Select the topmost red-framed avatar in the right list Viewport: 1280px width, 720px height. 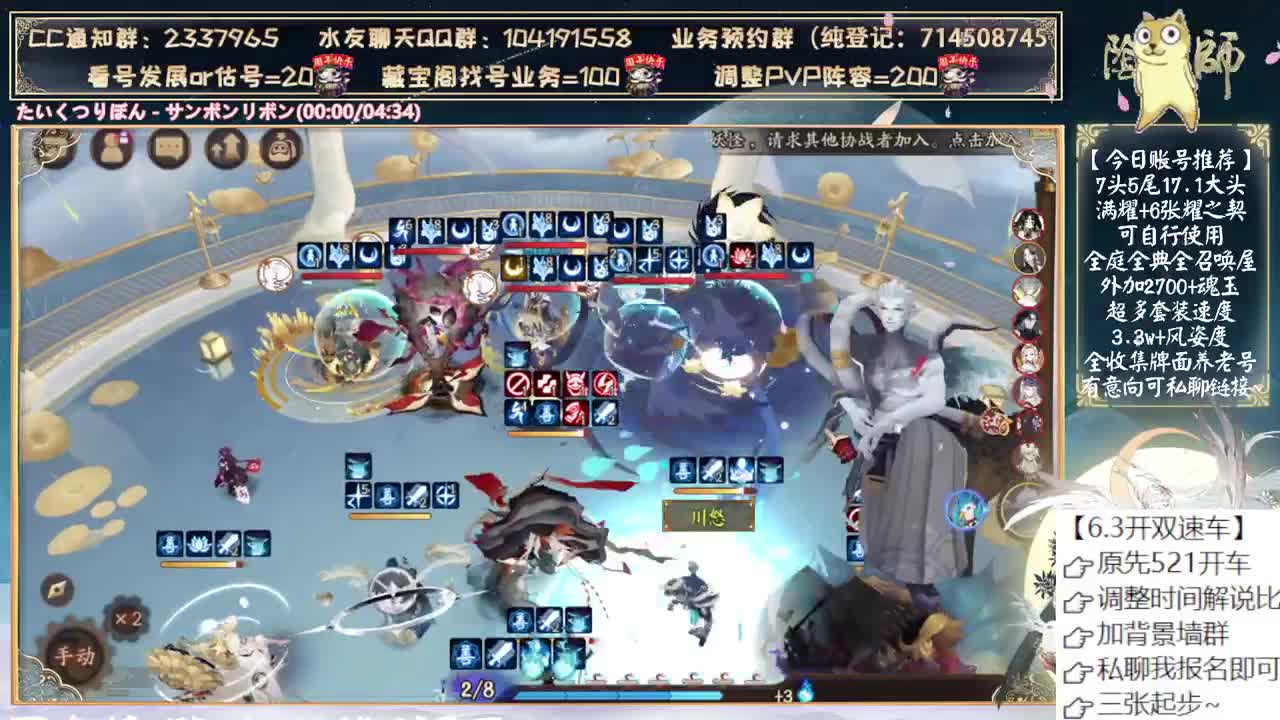point(1027,222)
